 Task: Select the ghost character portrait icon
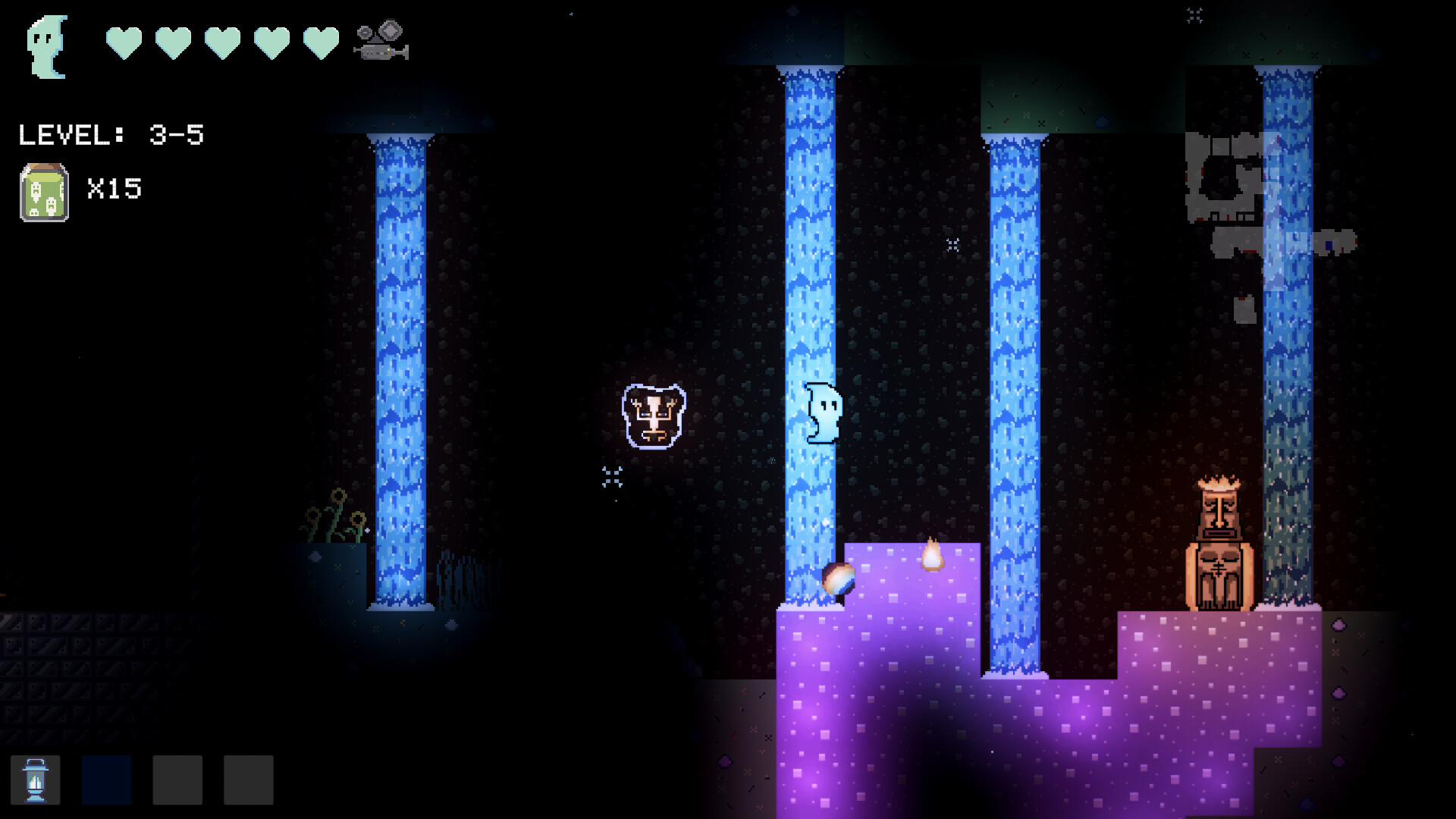point(45,47)
